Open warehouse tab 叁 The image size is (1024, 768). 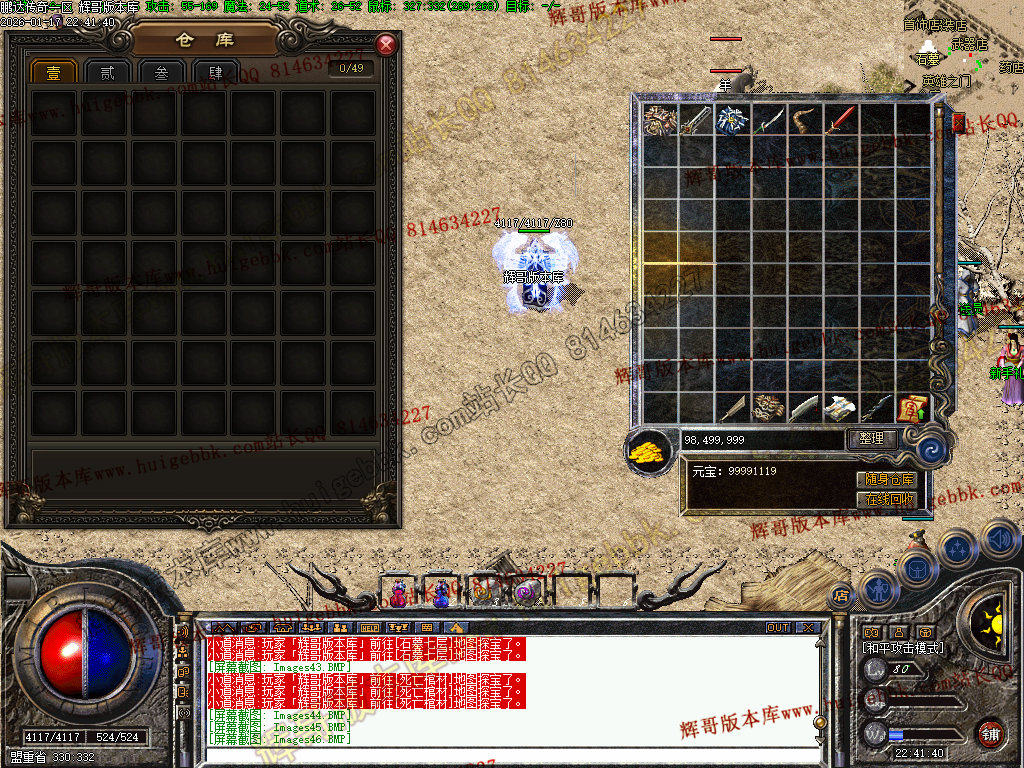(160, 72)
